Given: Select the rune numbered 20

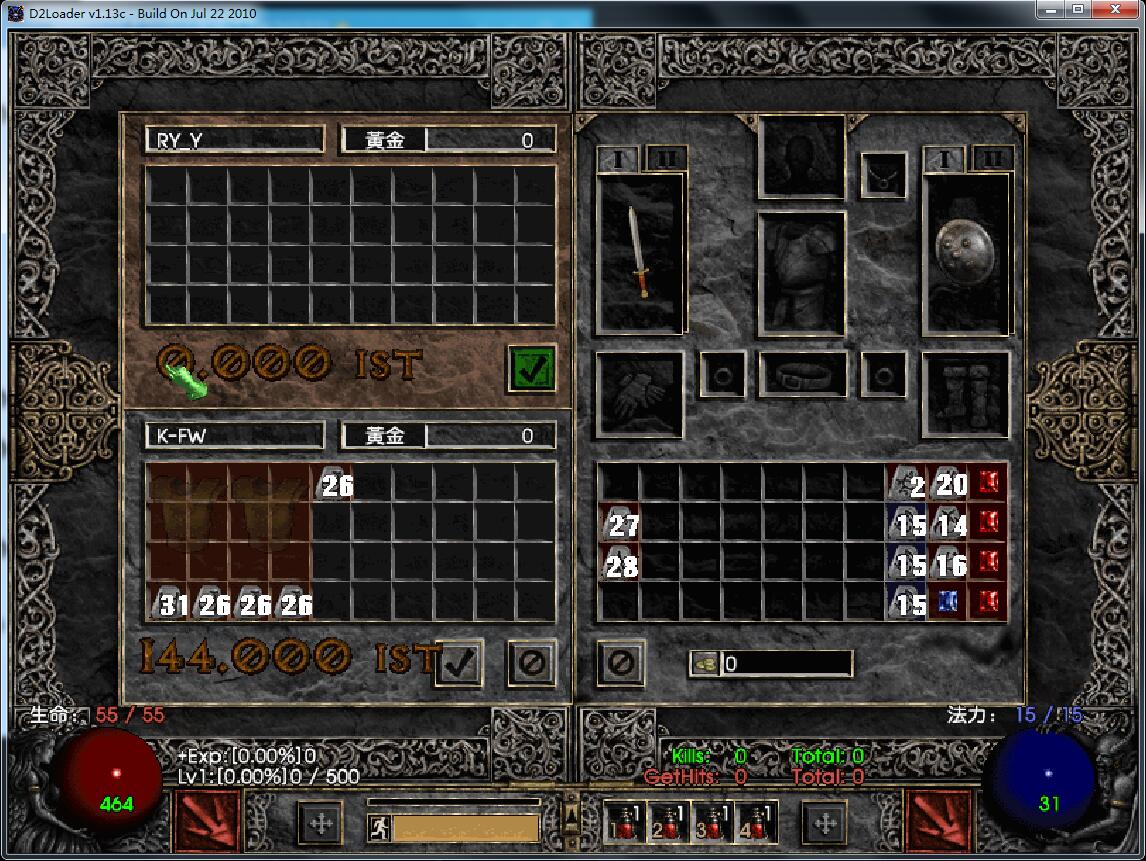Looking at the screenshot, I should point(947,483).
